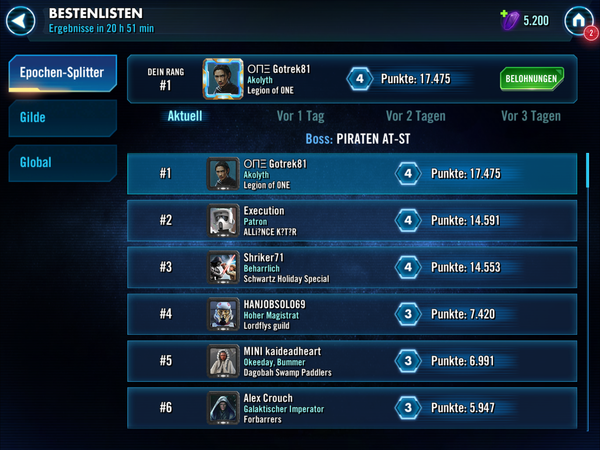Image resolution: width=600 pixels, height=450 pixels.
Task: Show the Aktuell results tab
Action: [x=184, y=115]
